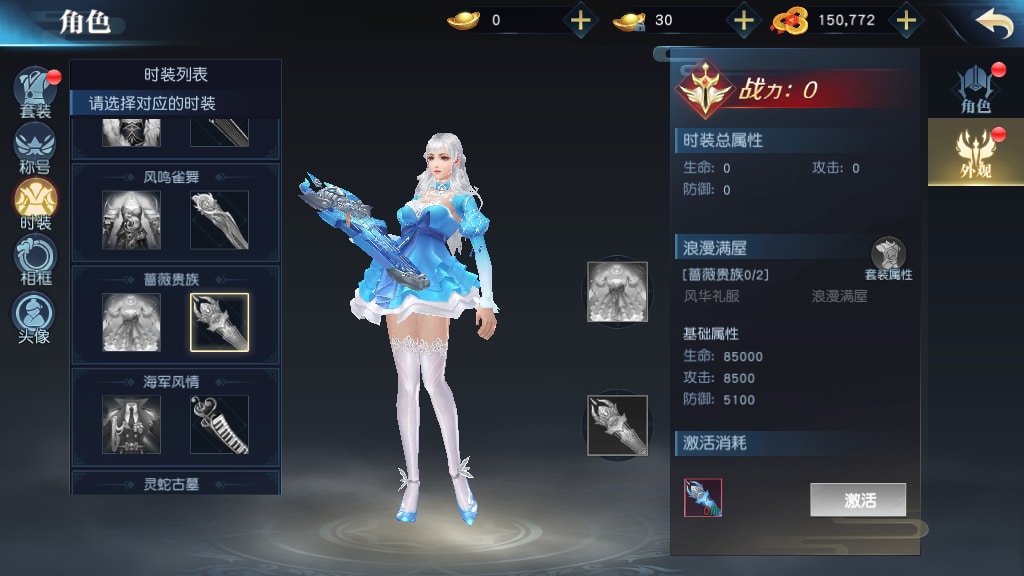Select the 蔷薇贵族 dress thumbnail
Image resolution: width=1024 pixels, height=576 pixels.
(x=131, y=322)
